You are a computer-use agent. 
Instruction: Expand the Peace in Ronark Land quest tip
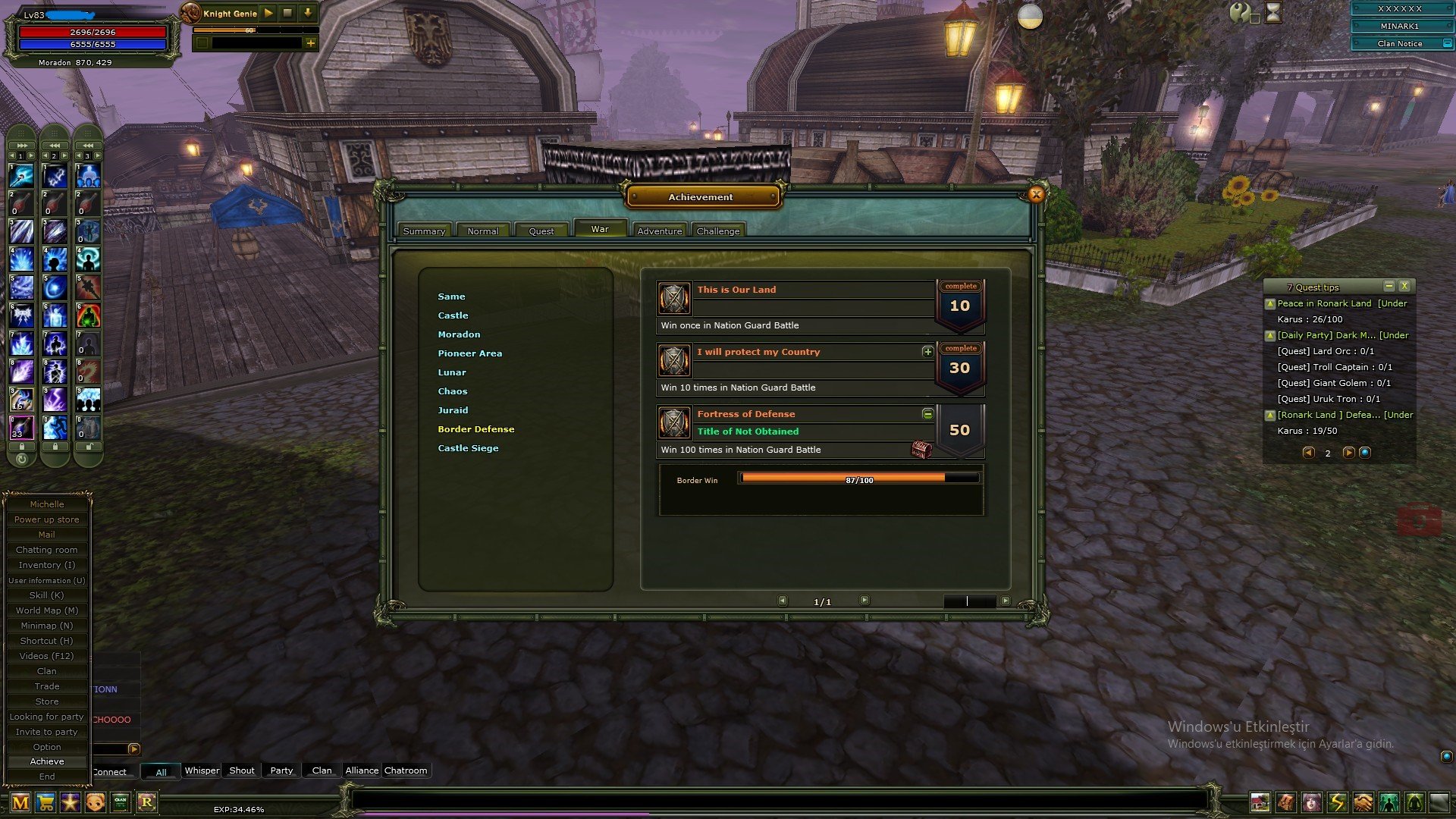(x=1270, y=303)
